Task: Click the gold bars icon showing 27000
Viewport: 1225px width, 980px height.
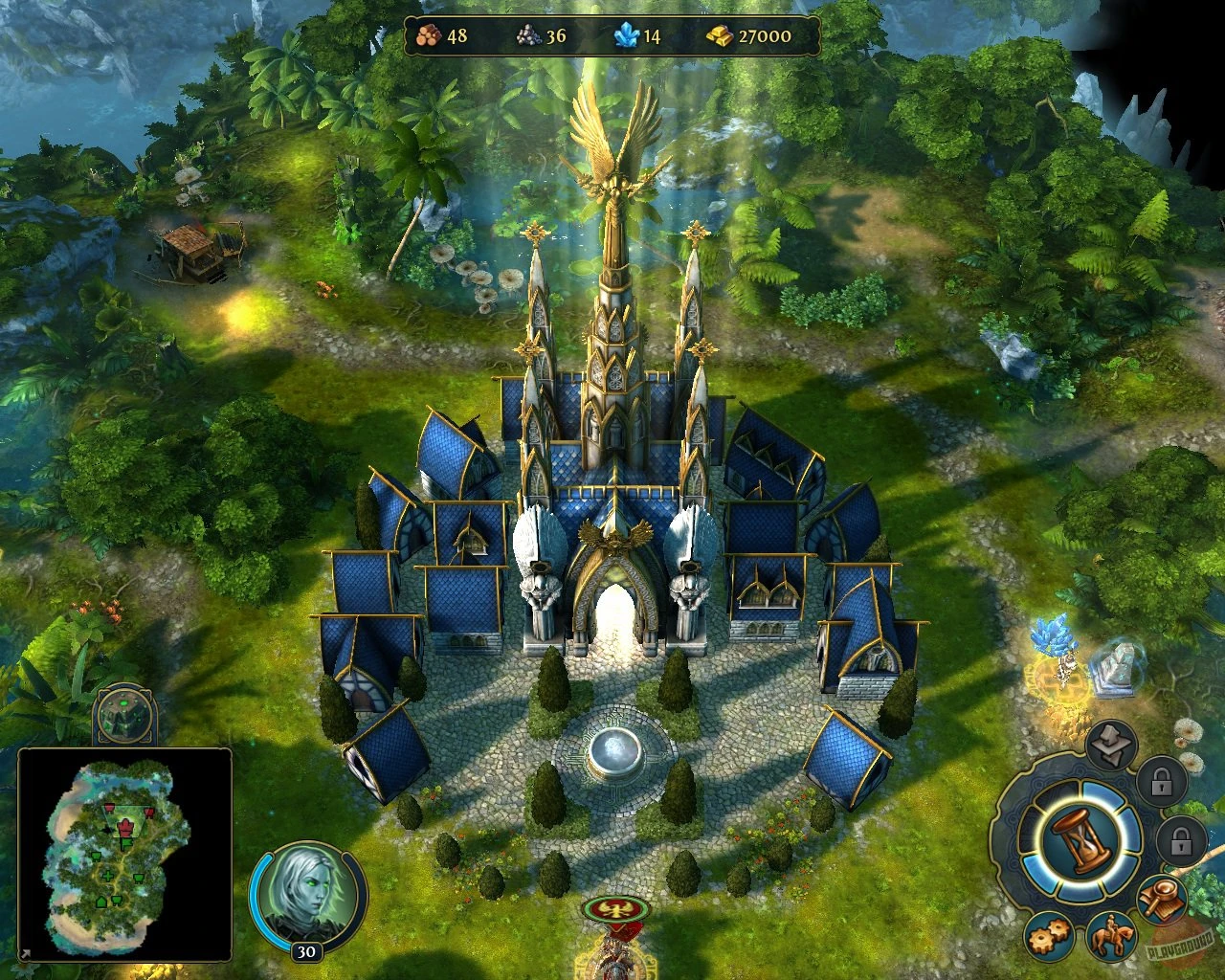Action: point(721,36)
